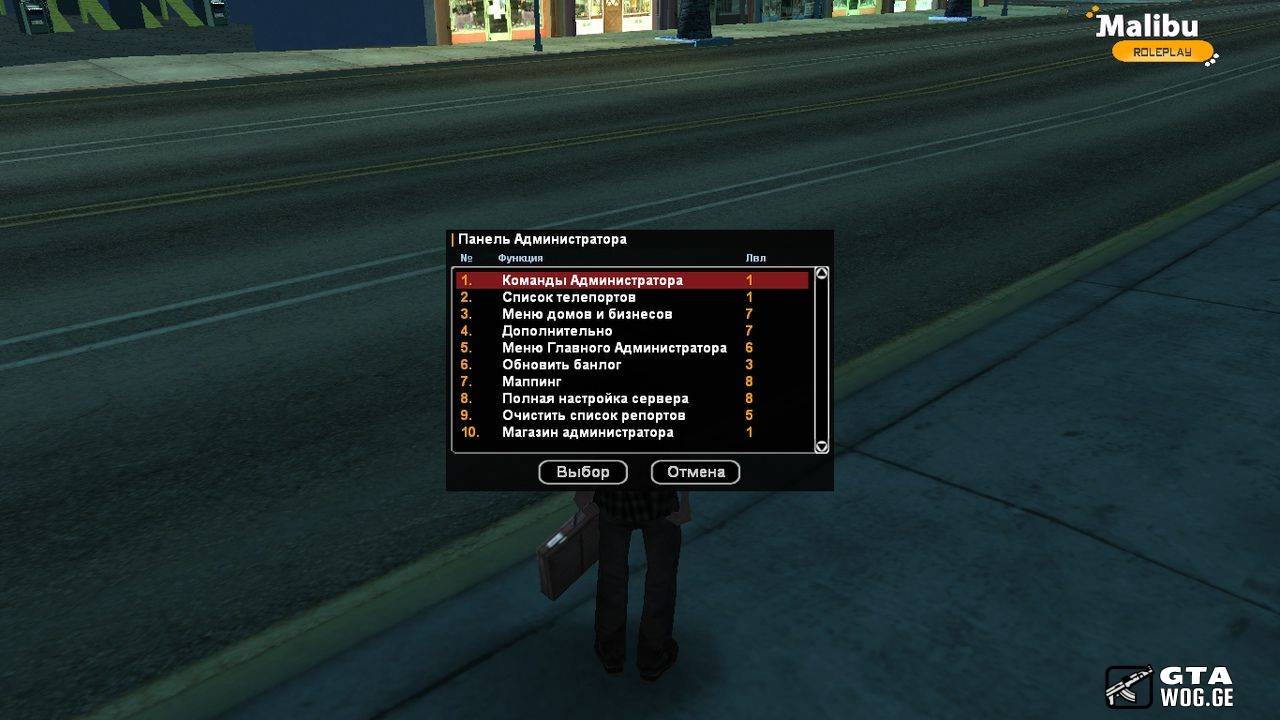Open "Список телепортов" entry
The height and width of the screenshot is (720, 1280).
(x=568, y=298)
